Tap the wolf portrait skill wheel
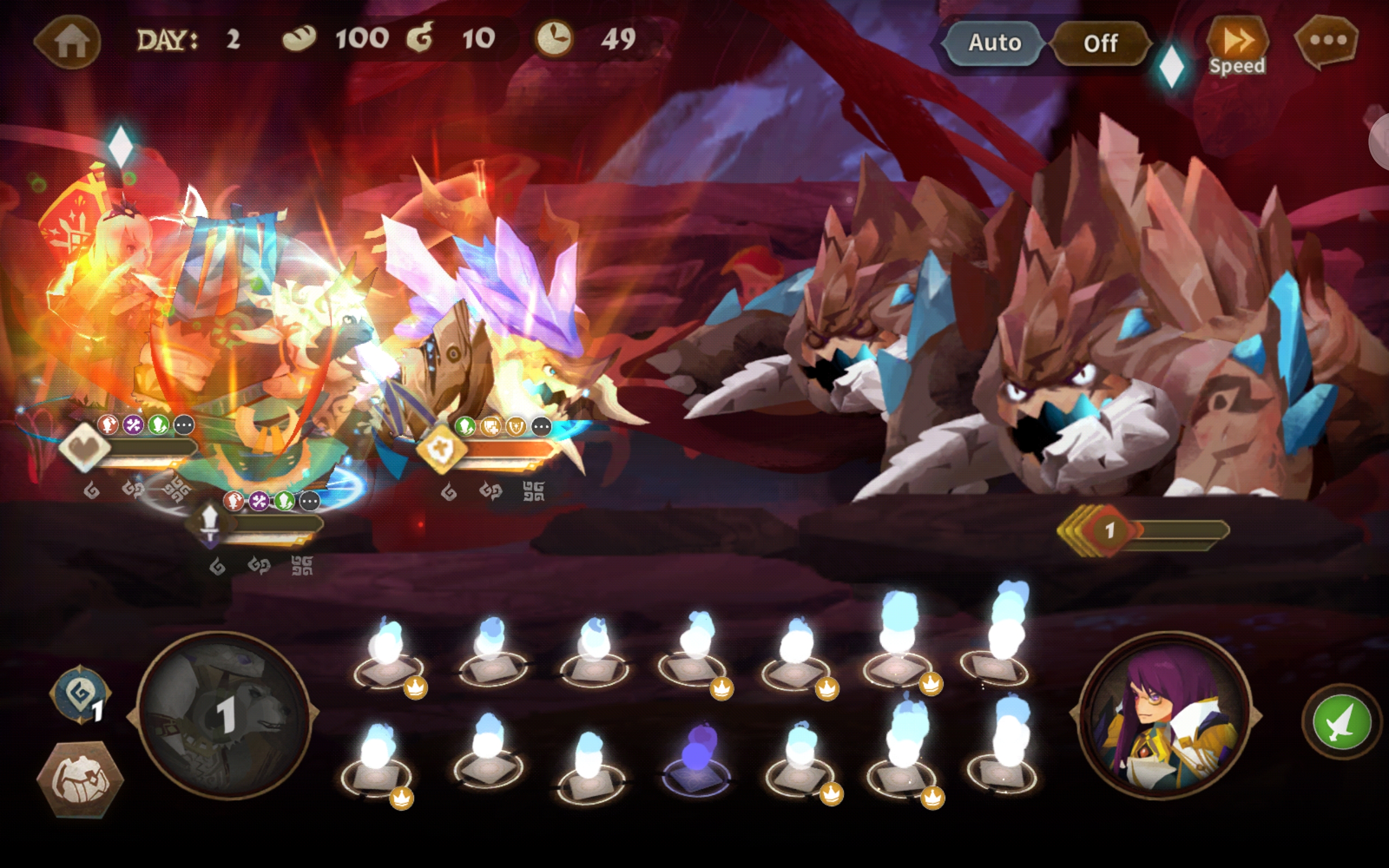This screenshot has height=868, width=1389. 225,714
